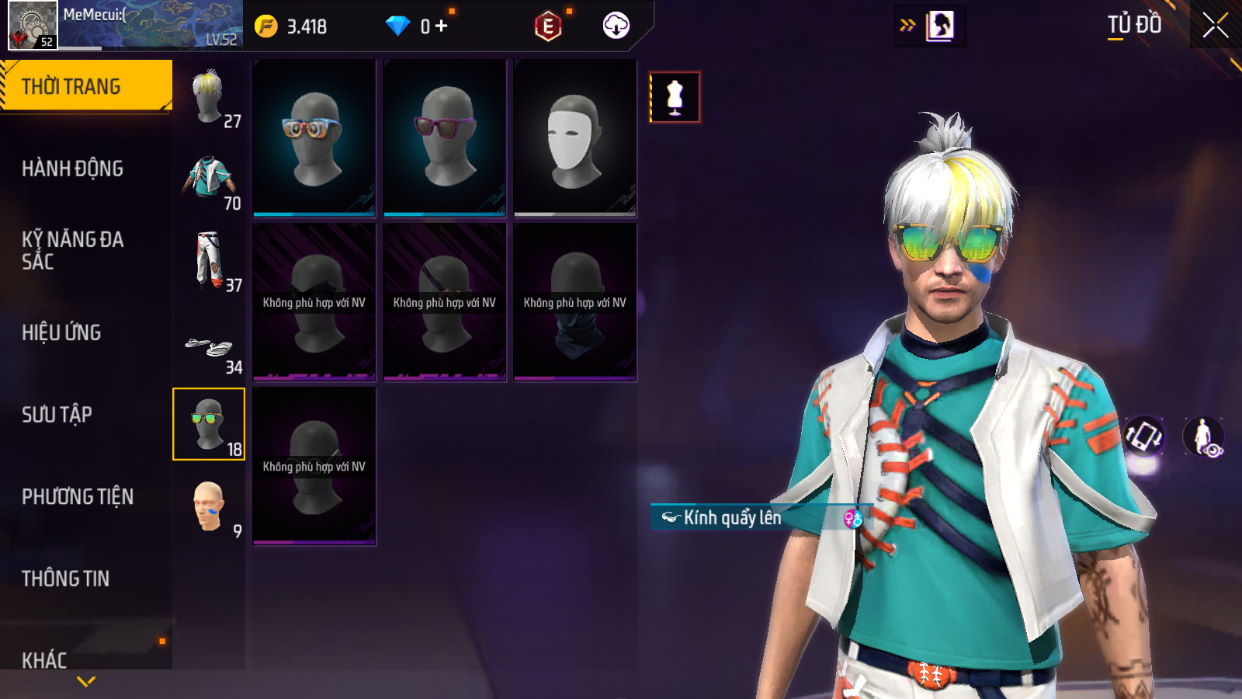1242x699 pixels.
Task: Equip the purple sunglasses item
Action: [445, 137]
